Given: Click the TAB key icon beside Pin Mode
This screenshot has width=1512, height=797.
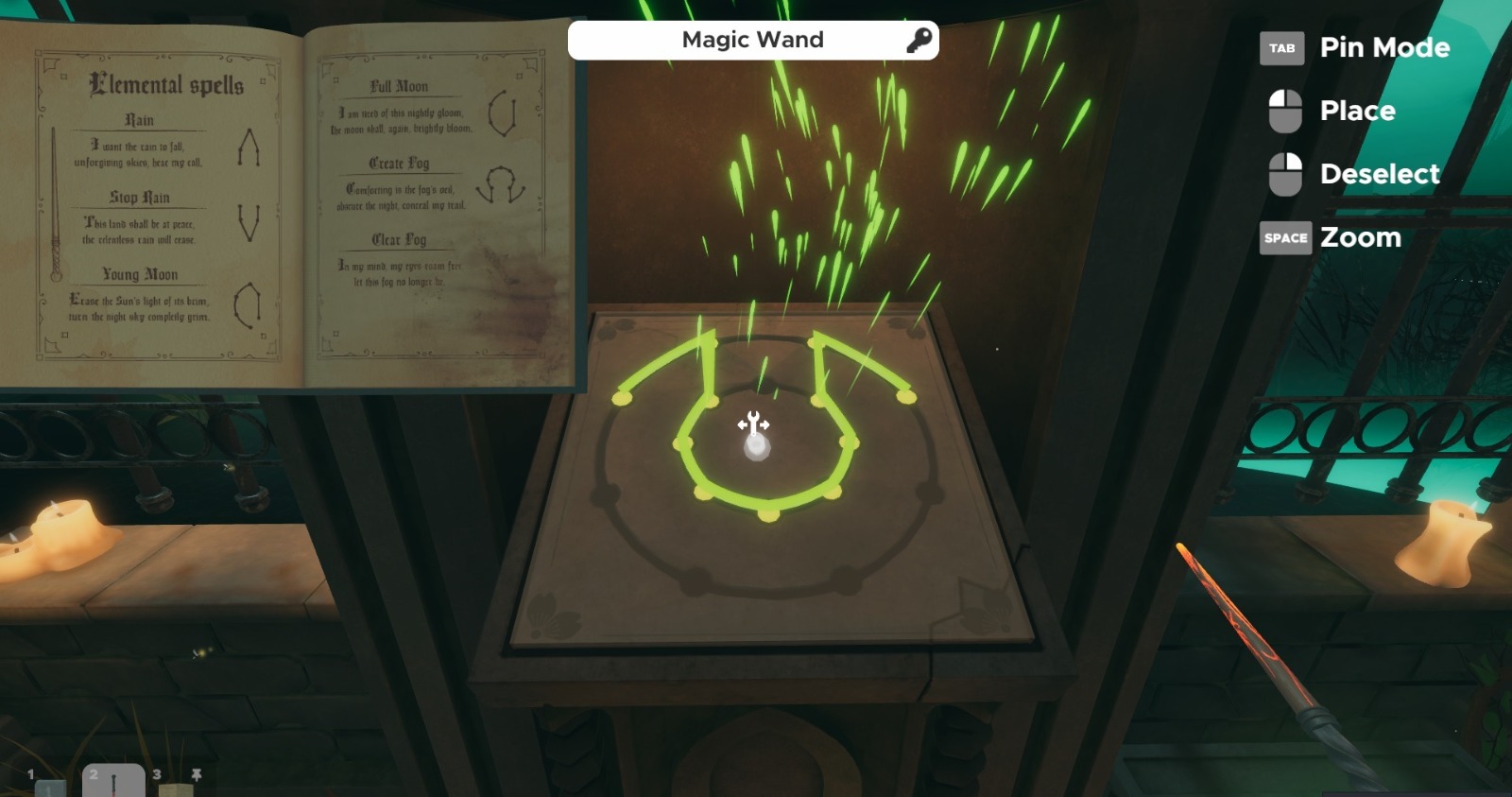Looking at the screenshot, I should click(x=1282, y=48).
